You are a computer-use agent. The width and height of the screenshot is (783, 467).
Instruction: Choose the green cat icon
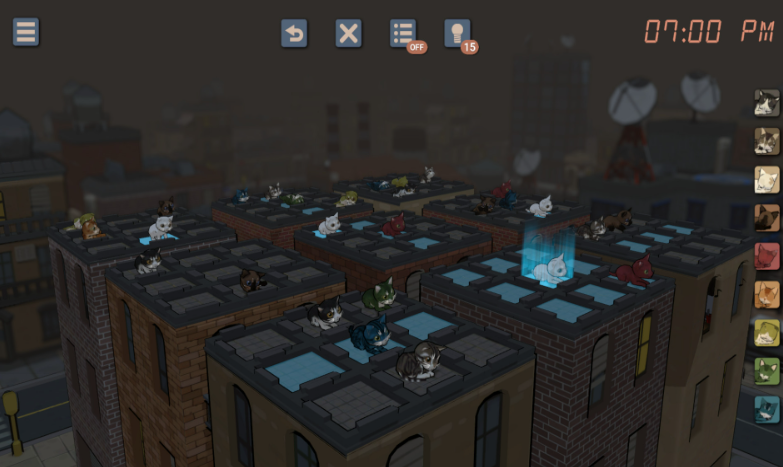point(766,370)
